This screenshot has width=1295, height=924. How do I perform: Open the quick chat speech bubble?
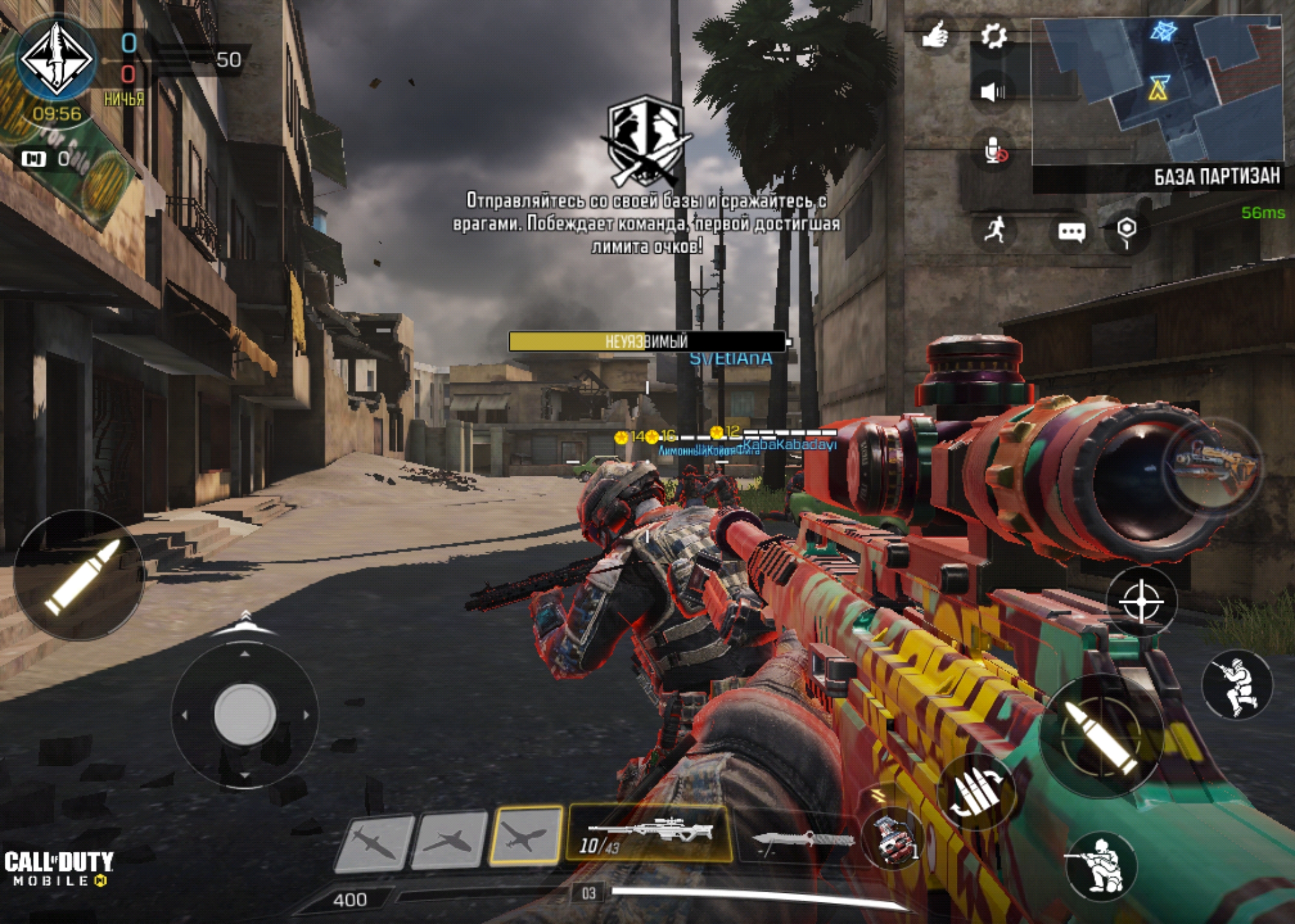pyautogui.click(x=1072, y=232)
